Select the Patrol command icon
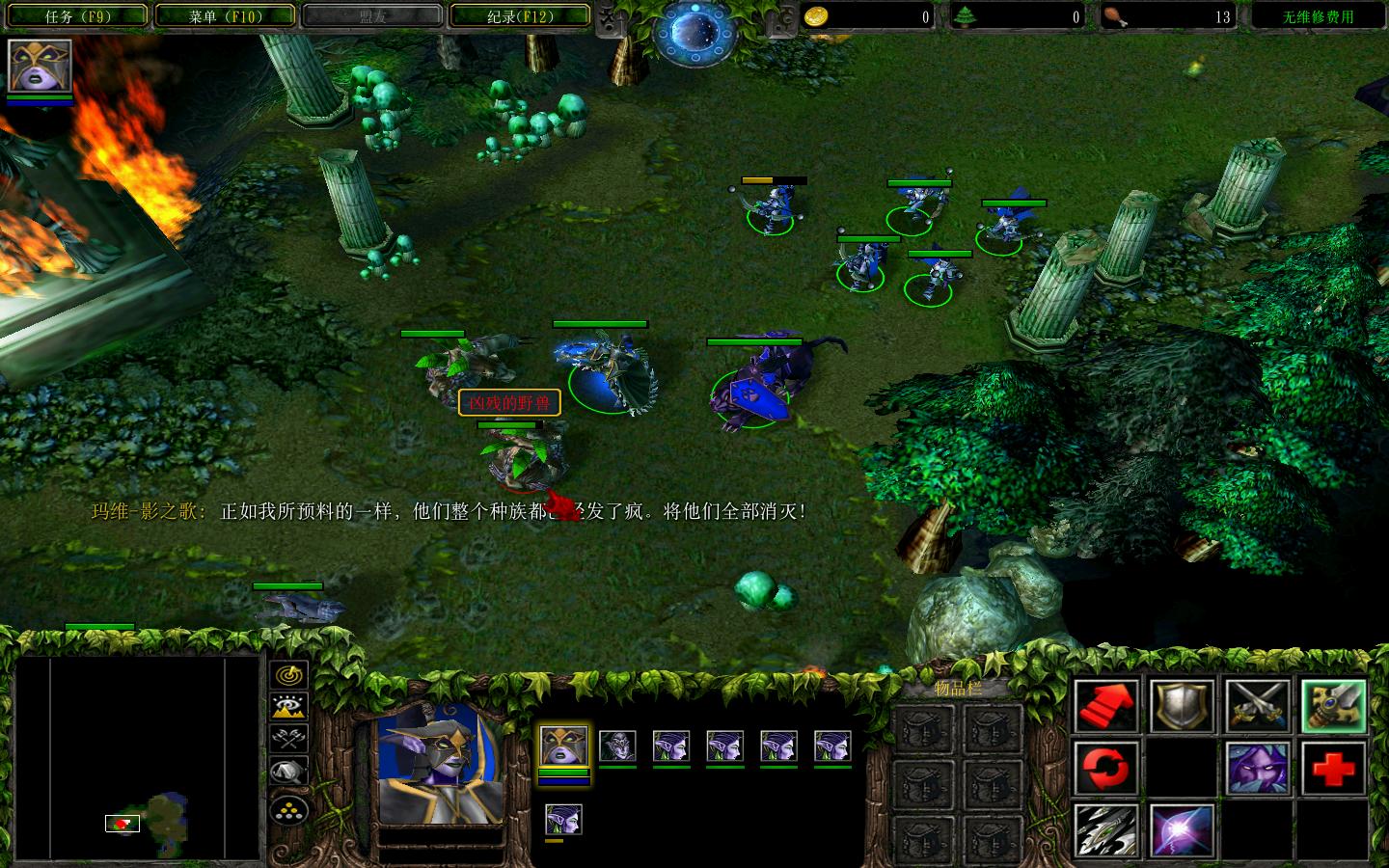 coord(1105,769)
